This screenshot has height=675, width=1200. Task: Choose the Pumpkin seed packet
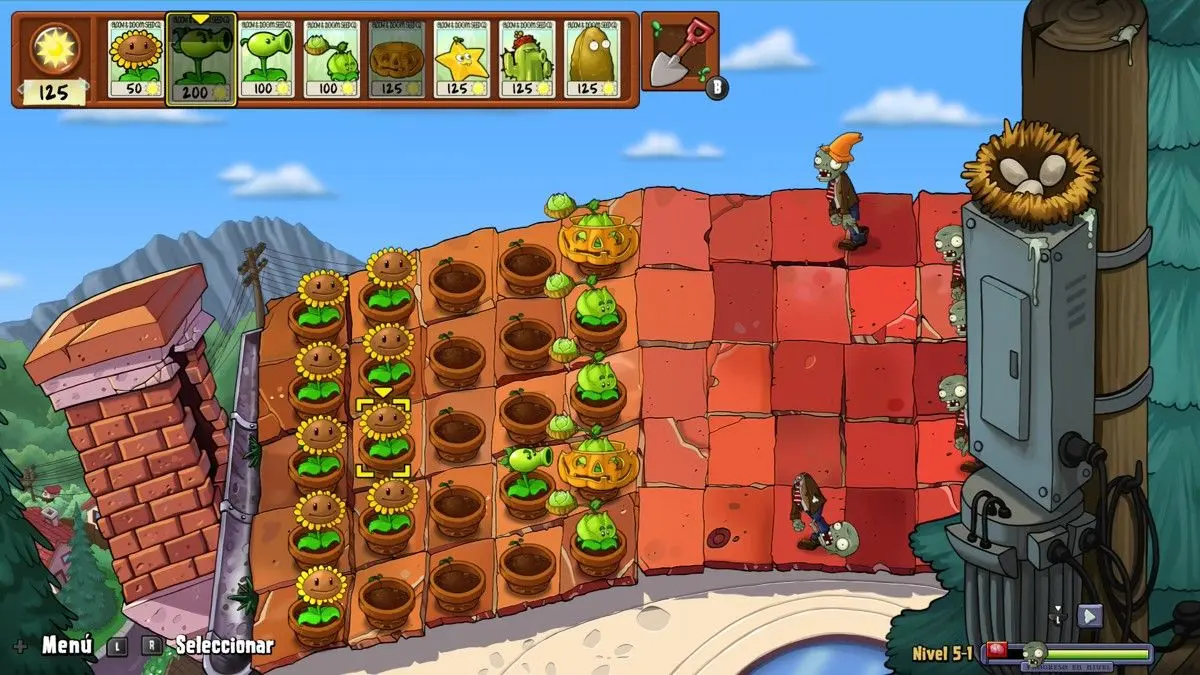pyautogui.click(x=396, y=59)
